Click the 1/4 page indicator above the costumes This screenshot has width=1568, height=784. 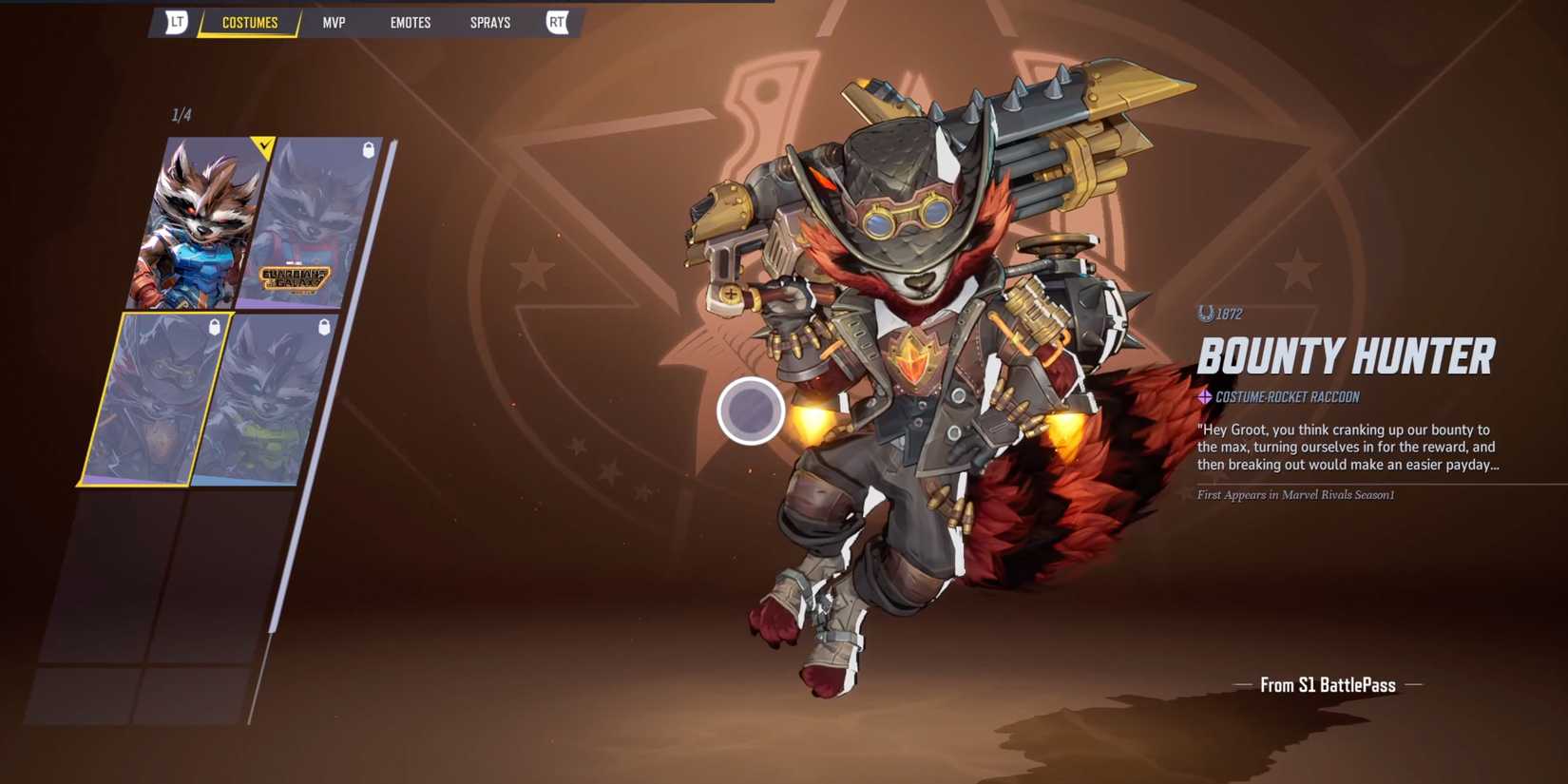[x=181, y=114]
